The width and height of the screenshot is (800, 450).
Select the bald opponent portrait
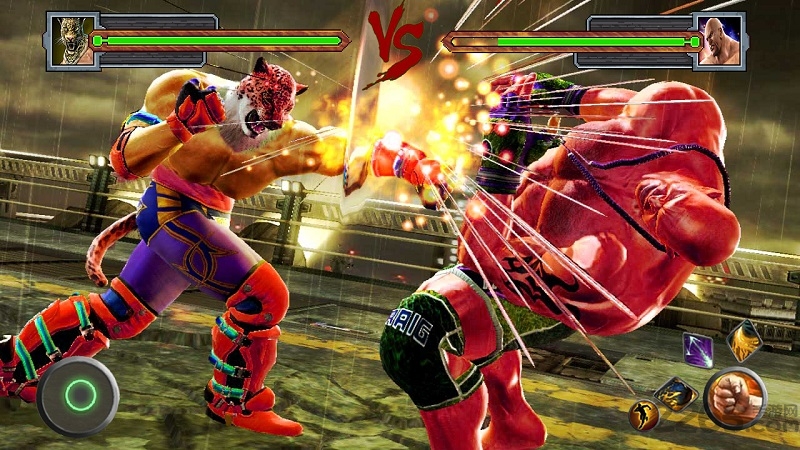(x=720, y=41)
